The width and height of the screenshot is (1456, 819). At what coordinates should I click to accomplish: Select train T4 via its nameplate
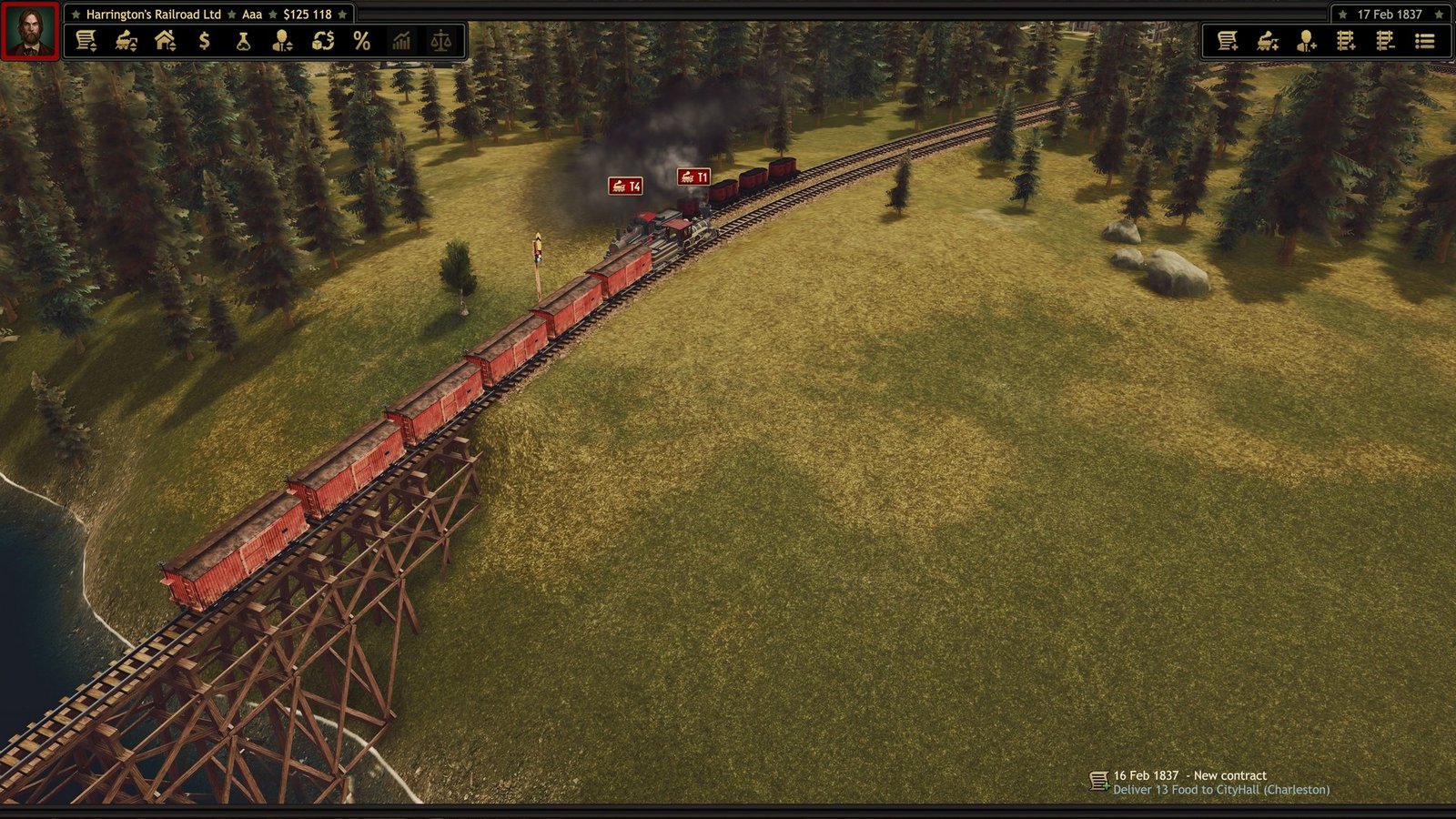[625, 185]
